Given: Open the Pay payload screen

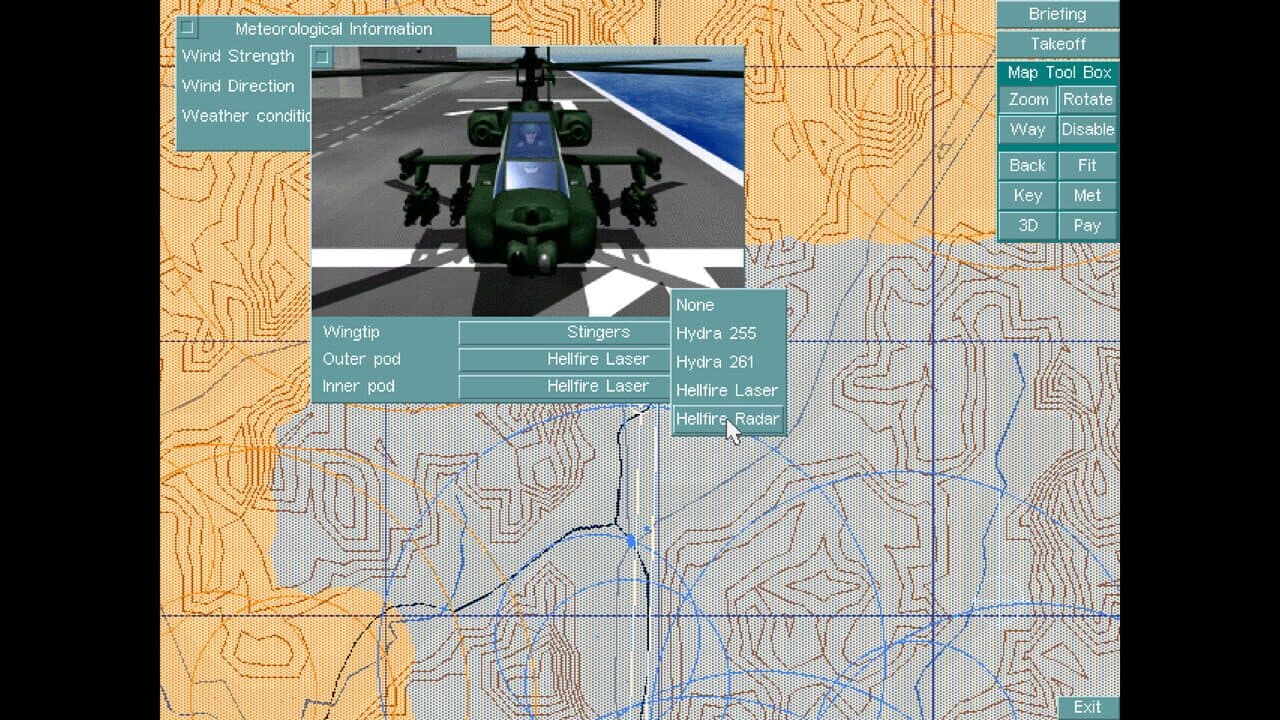Looking at the screenshot, I should pos(1087,226).
